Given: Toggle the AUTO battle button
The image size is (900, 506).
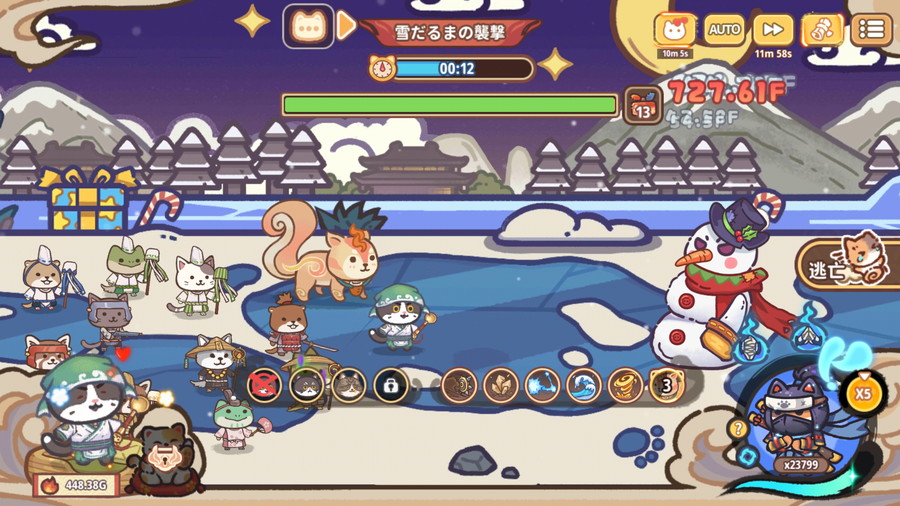Looking at the screenshot, I should (x=724, y=29).
